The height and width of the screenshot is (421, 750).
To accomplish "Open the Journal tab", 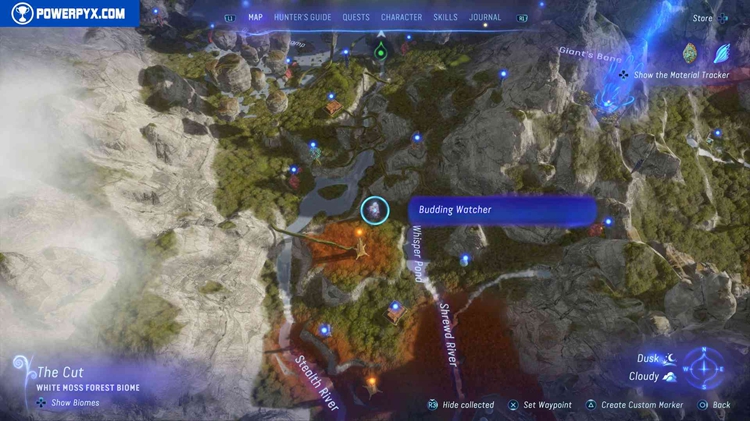I will tap(485, 17).
